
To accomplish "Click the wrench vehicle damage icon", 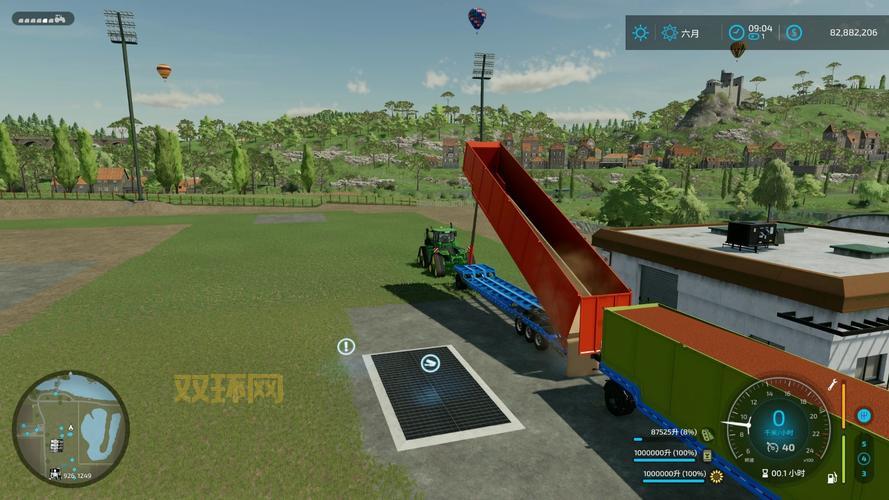I will click(833, 385).
